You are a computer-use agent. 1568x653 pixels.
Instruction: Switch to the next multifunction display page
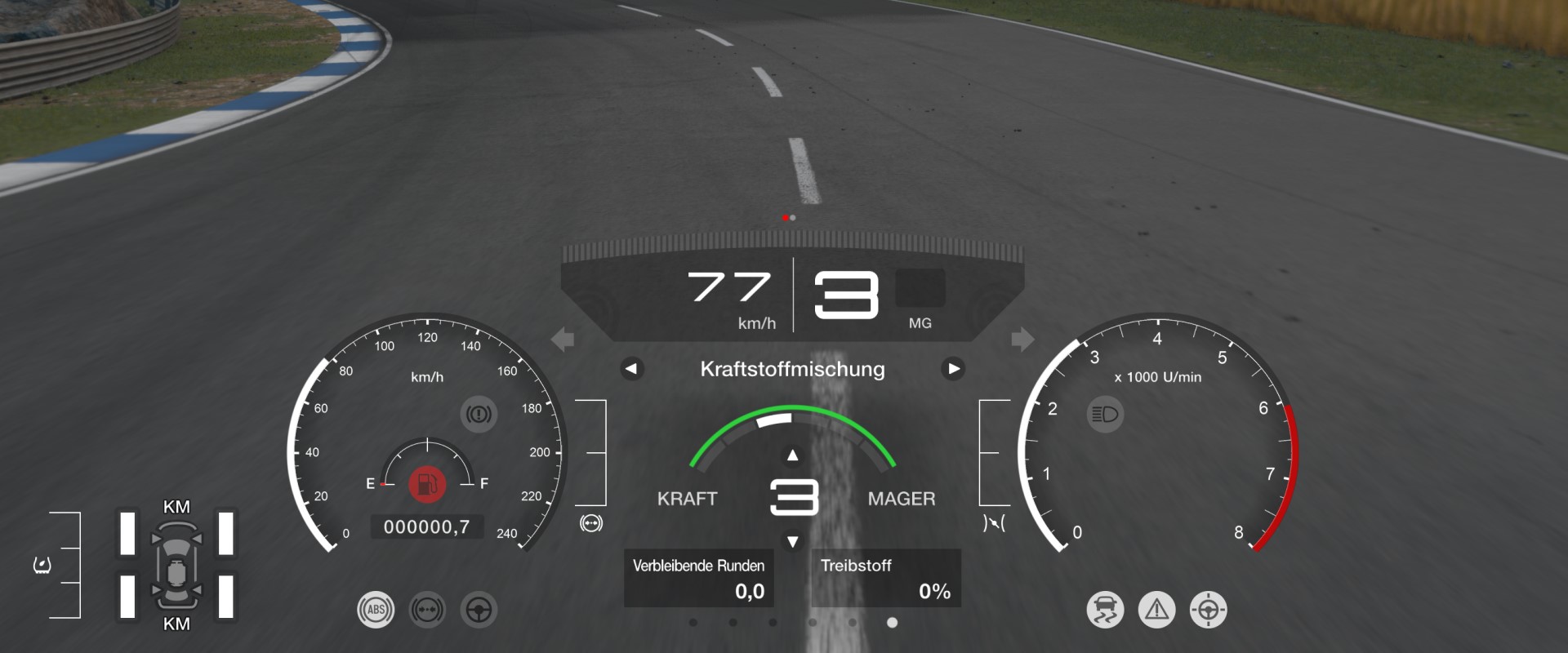click(x=953, y=369)
